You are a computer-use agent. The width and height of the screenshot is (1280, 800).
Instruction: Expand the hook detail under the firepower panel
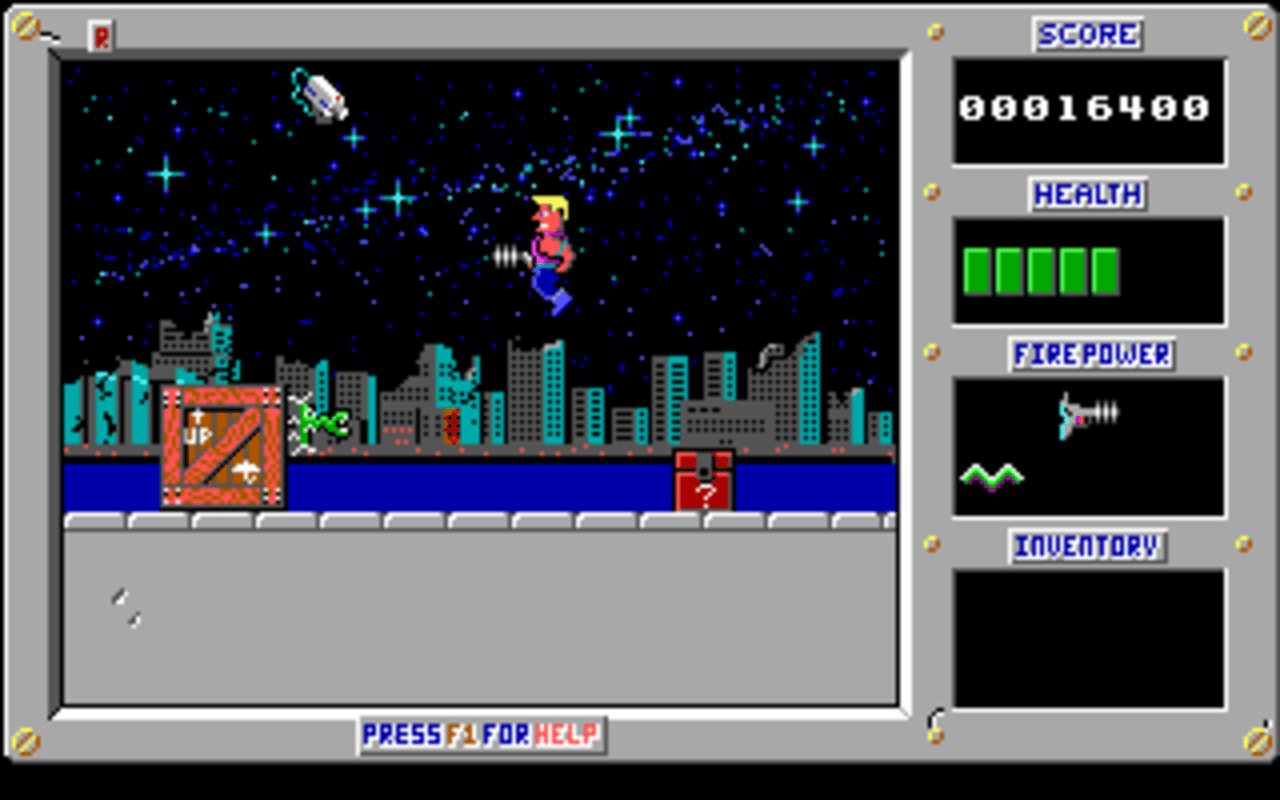coord(937,718)
